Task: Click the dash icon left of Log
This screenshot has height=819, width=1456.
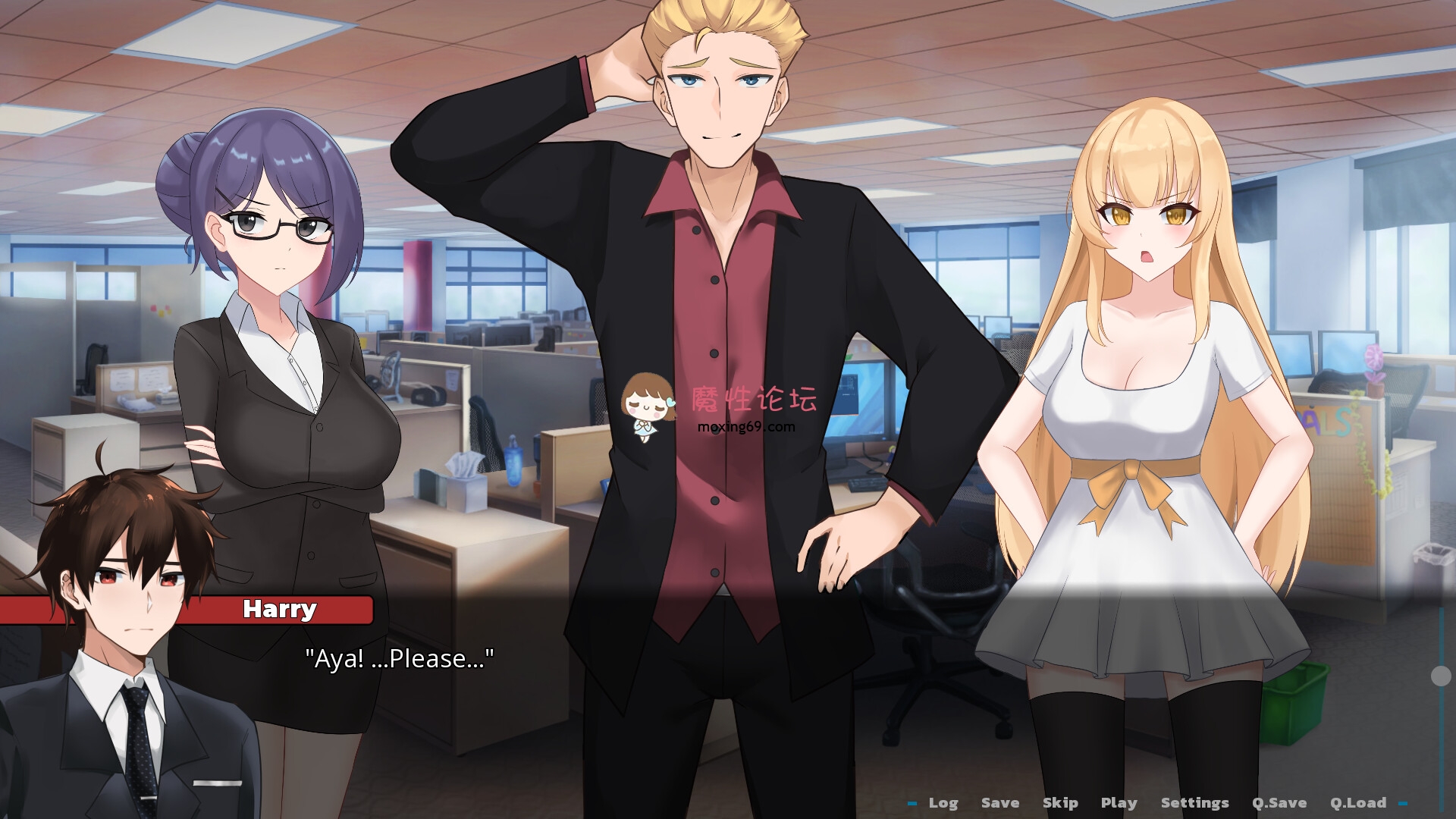Action: coord(912,802)
